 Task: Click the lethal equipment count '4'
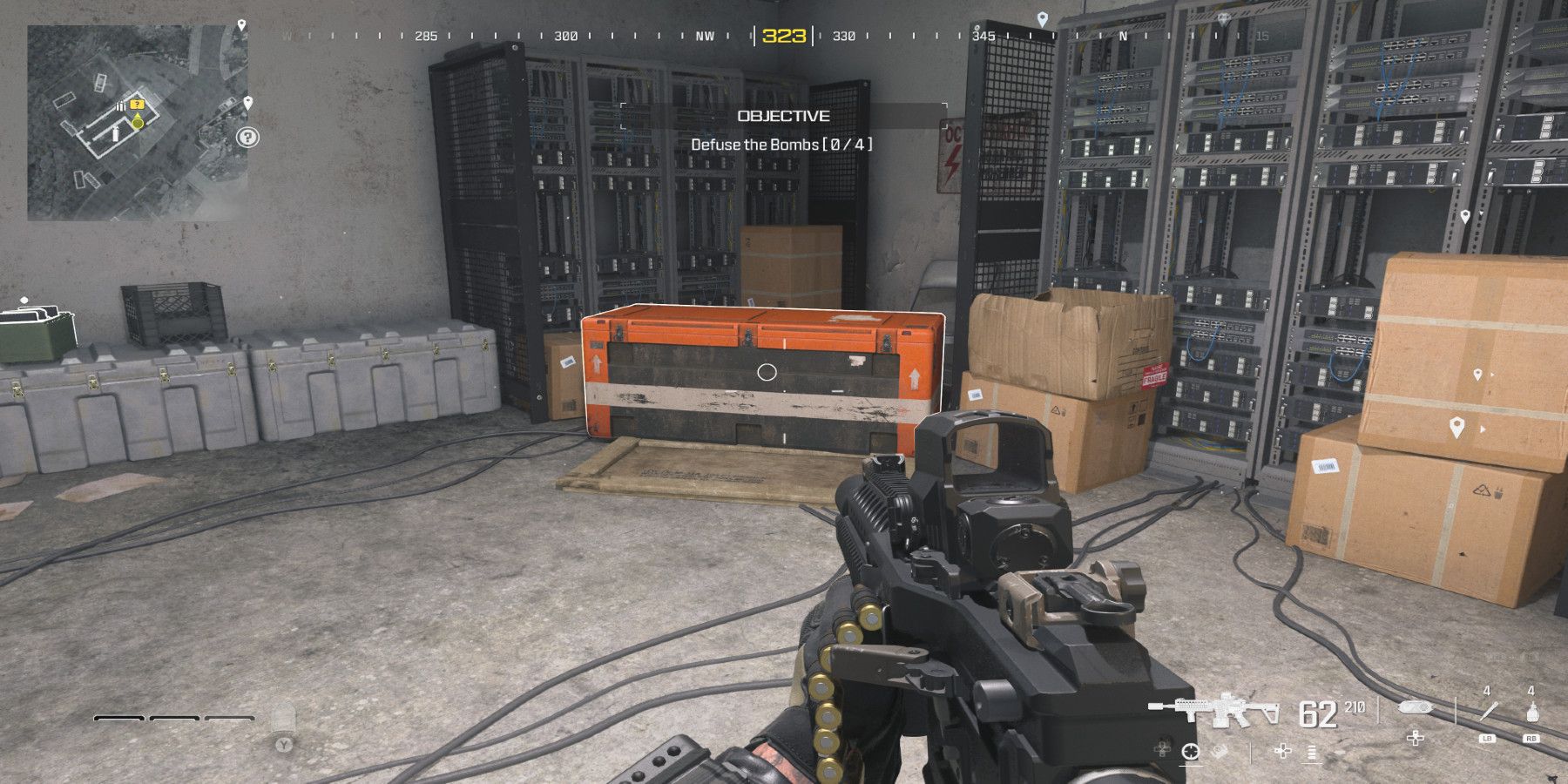pyautogui.click(x=1487, y=689)
